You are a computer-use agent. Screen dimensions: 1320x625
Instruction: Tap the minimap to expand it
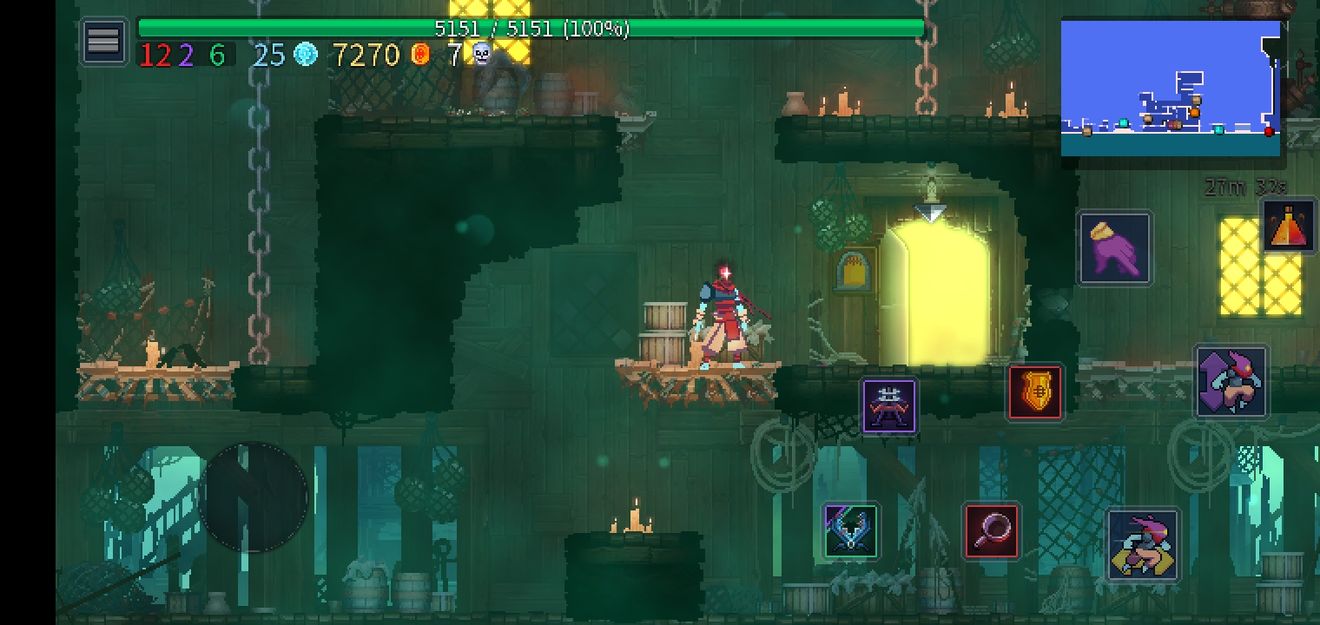pyautogui.click(x=1170, y=88)
